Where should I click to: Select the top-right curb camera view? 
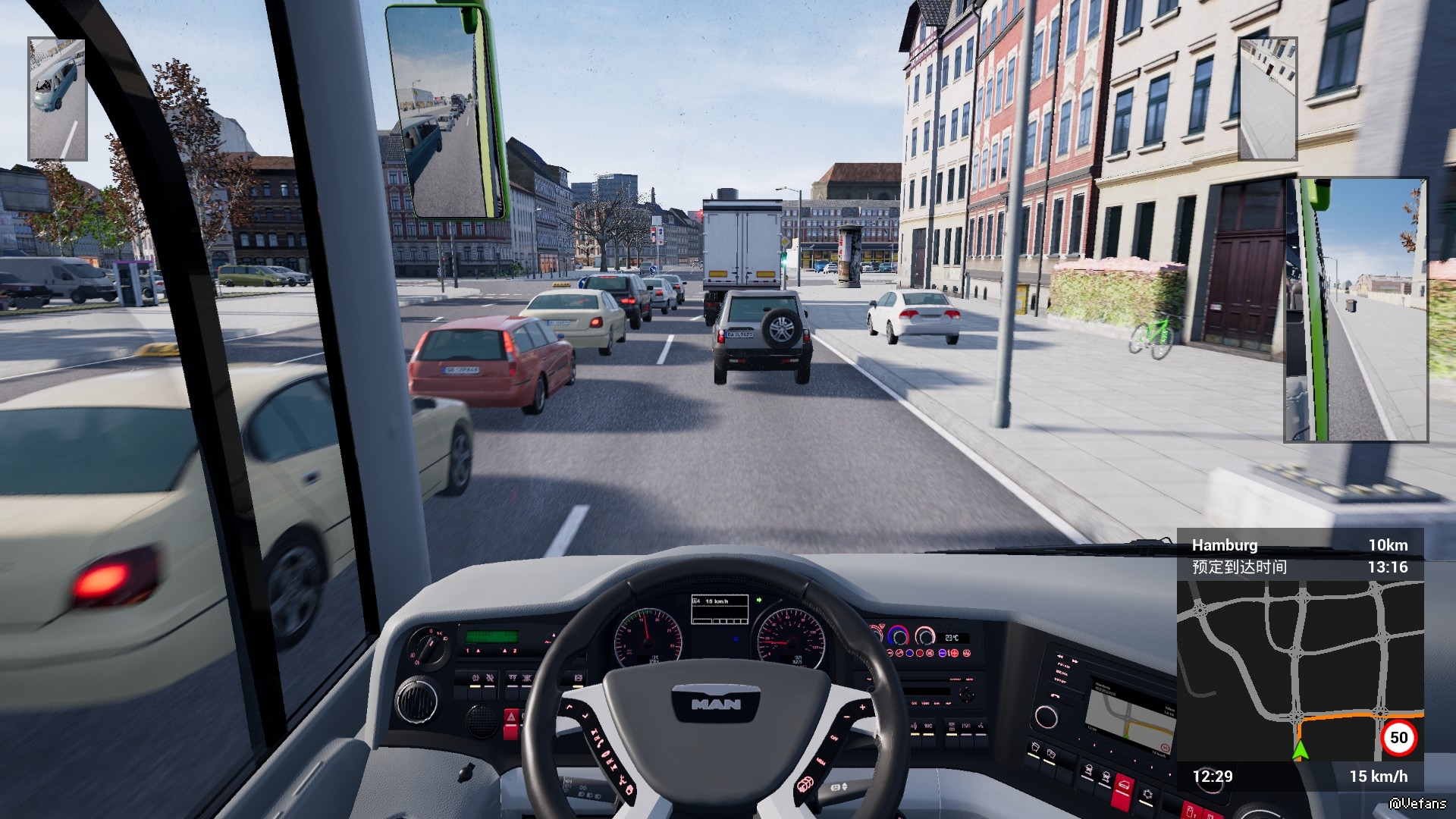(1267, 99)
